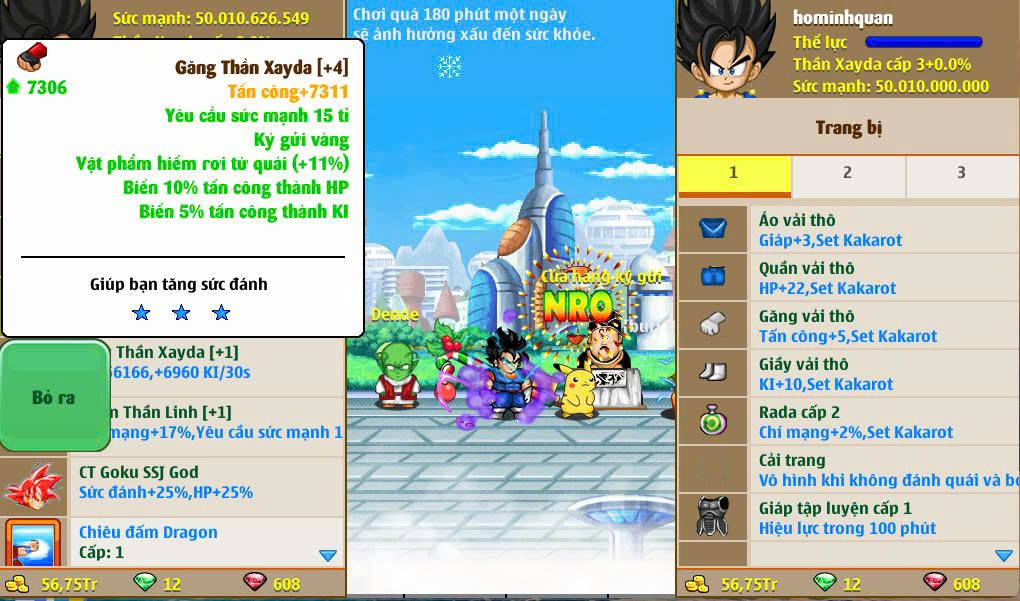Select the Áo vải thô item row
Screen dimensions: 1020x601
[848, 230]
